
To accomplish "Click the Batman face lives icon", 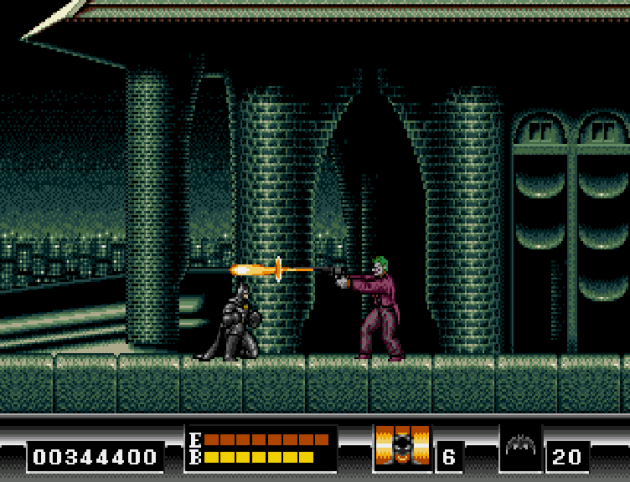I will click(401, 447).
